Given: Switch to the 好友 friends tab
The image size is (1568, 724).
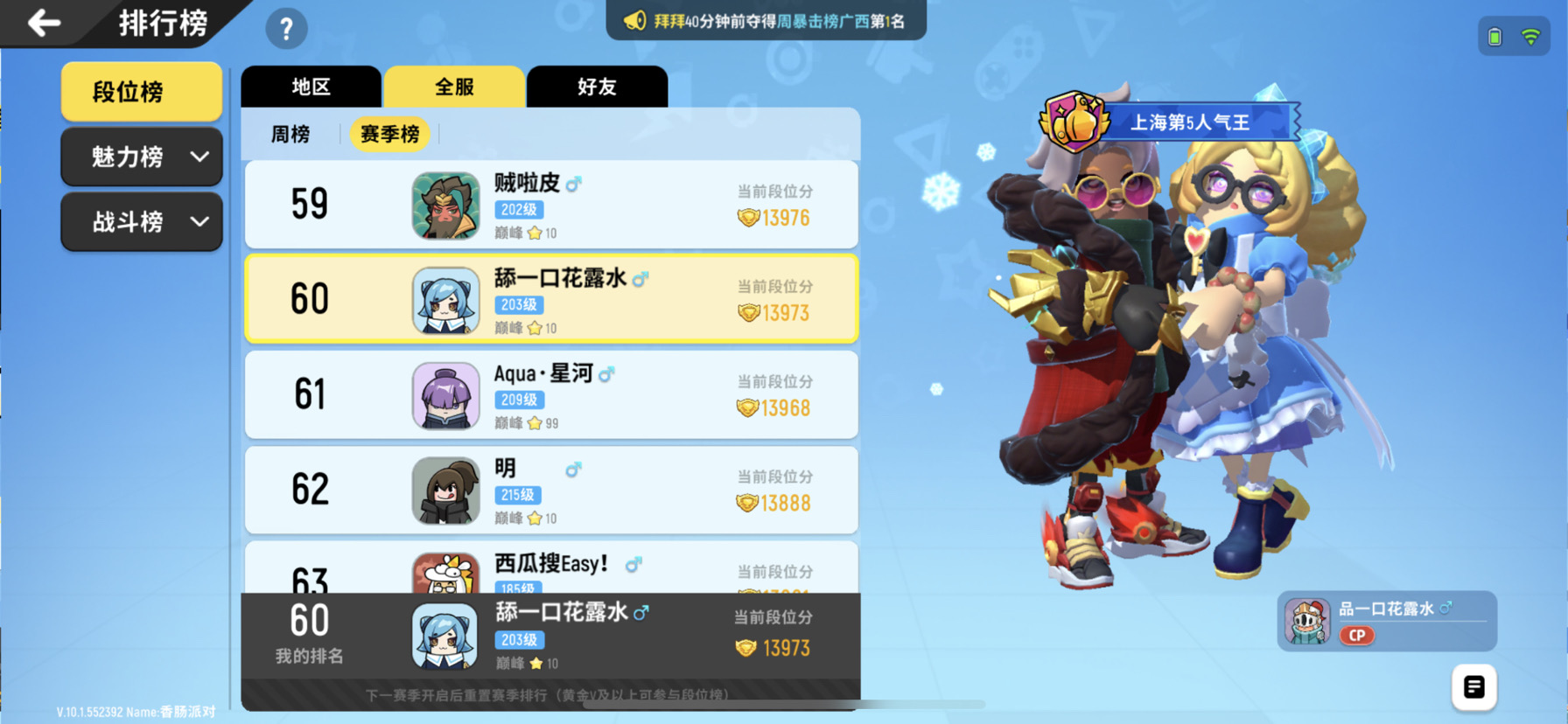Looking at the screenshot, I should pos(597,86).
